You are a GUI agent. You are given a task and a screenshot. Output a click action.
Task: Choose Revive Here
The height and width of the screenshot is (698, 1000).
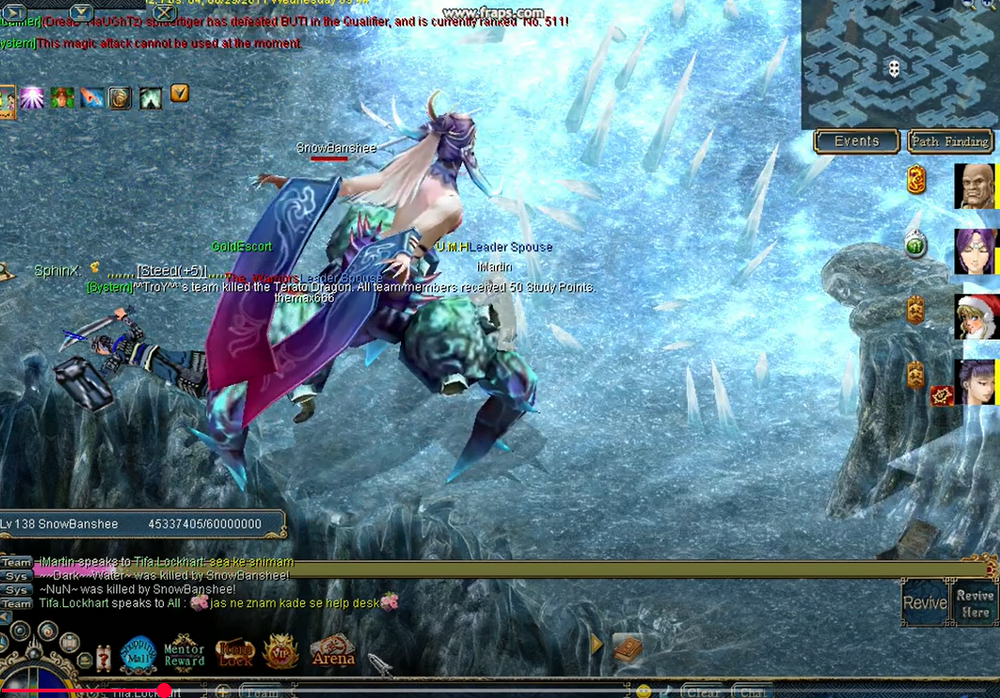click(975, 603)
